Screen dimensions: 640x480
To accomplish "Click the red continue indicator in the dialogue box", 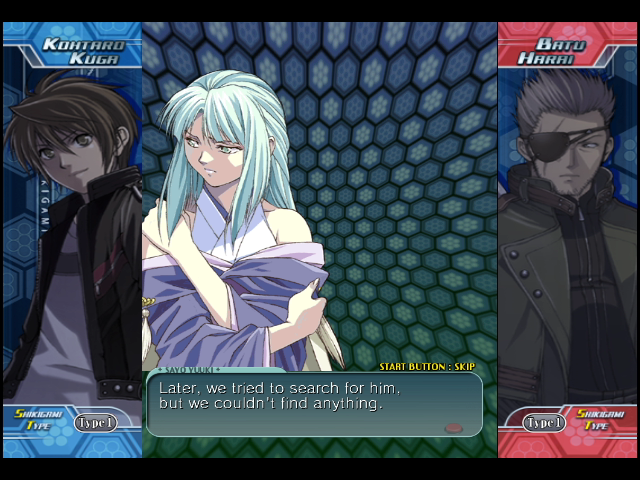I will coord(453,427).
